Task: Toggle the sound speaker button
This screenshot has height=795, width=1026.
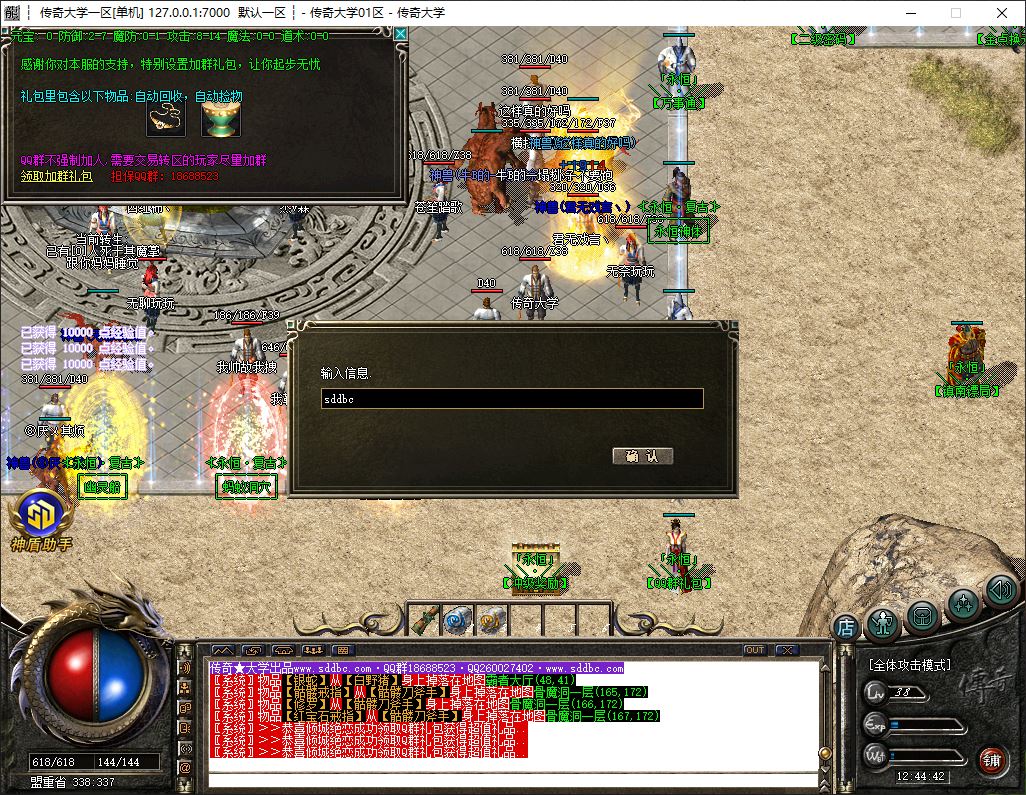Action: click(1001, 590)
